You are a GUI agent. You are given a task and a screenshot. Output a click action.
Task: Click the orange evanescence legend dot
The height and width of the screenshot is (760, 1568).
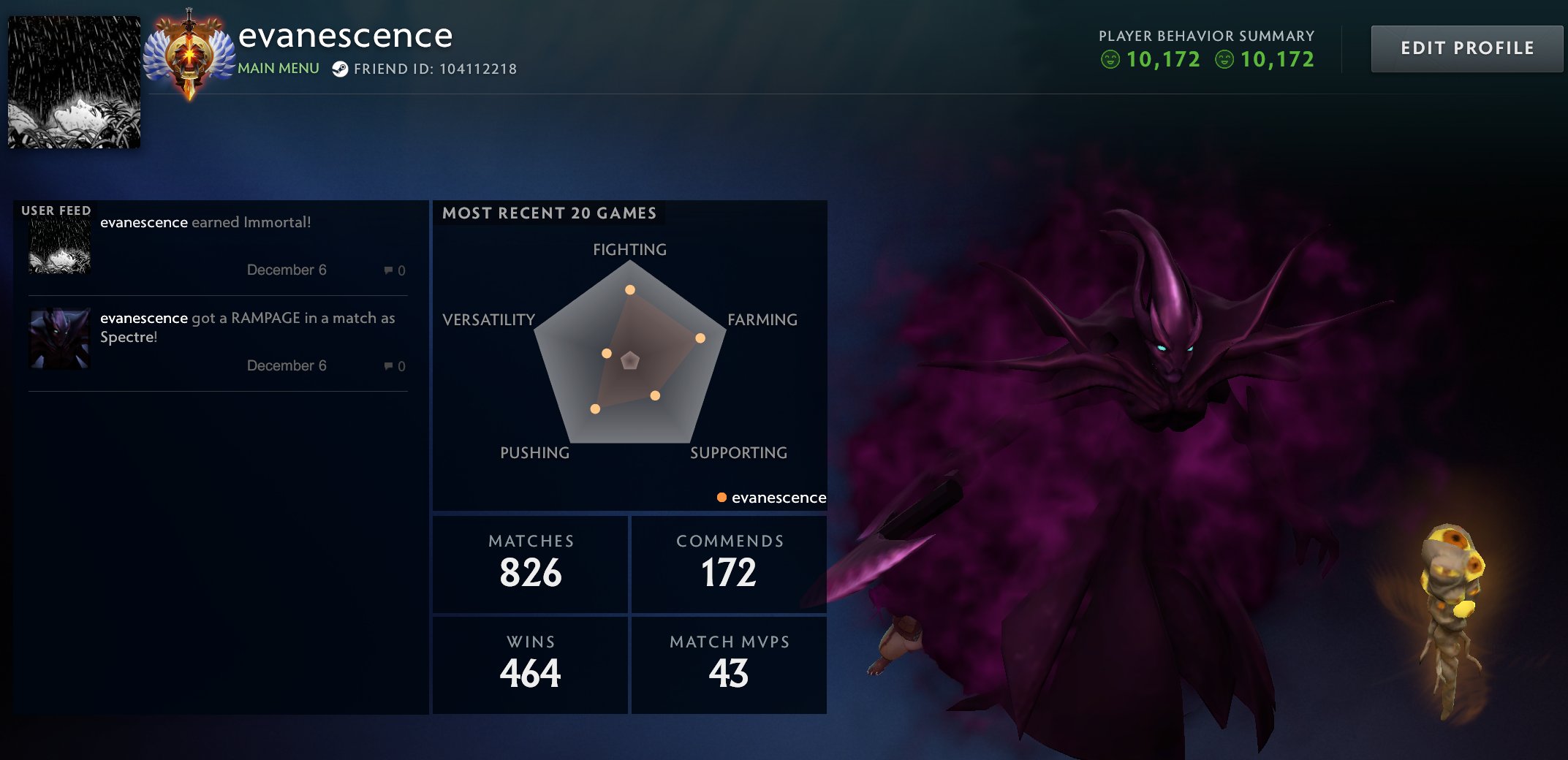721,497
